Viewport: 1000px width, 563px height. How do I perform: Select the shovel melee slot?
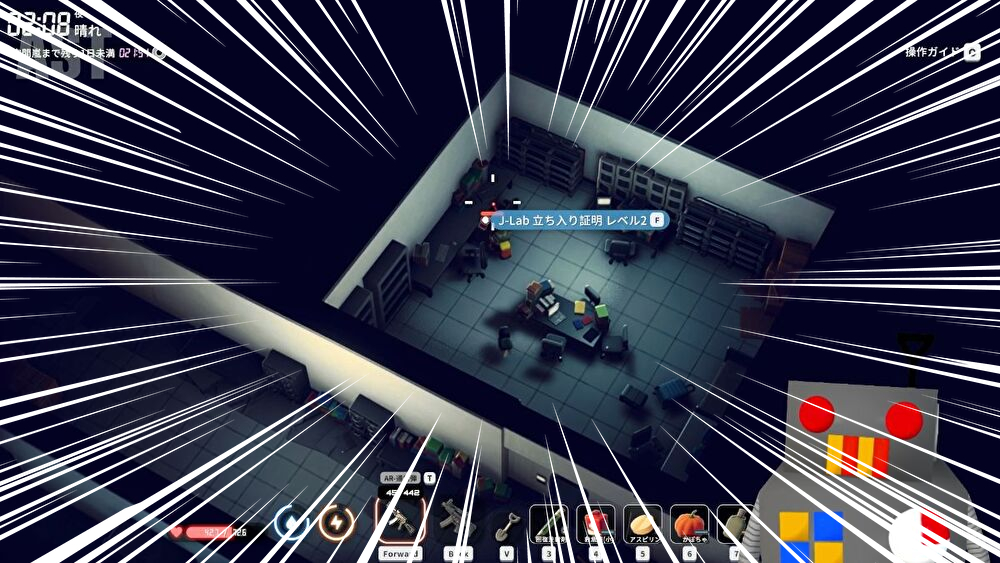(507, 522)
